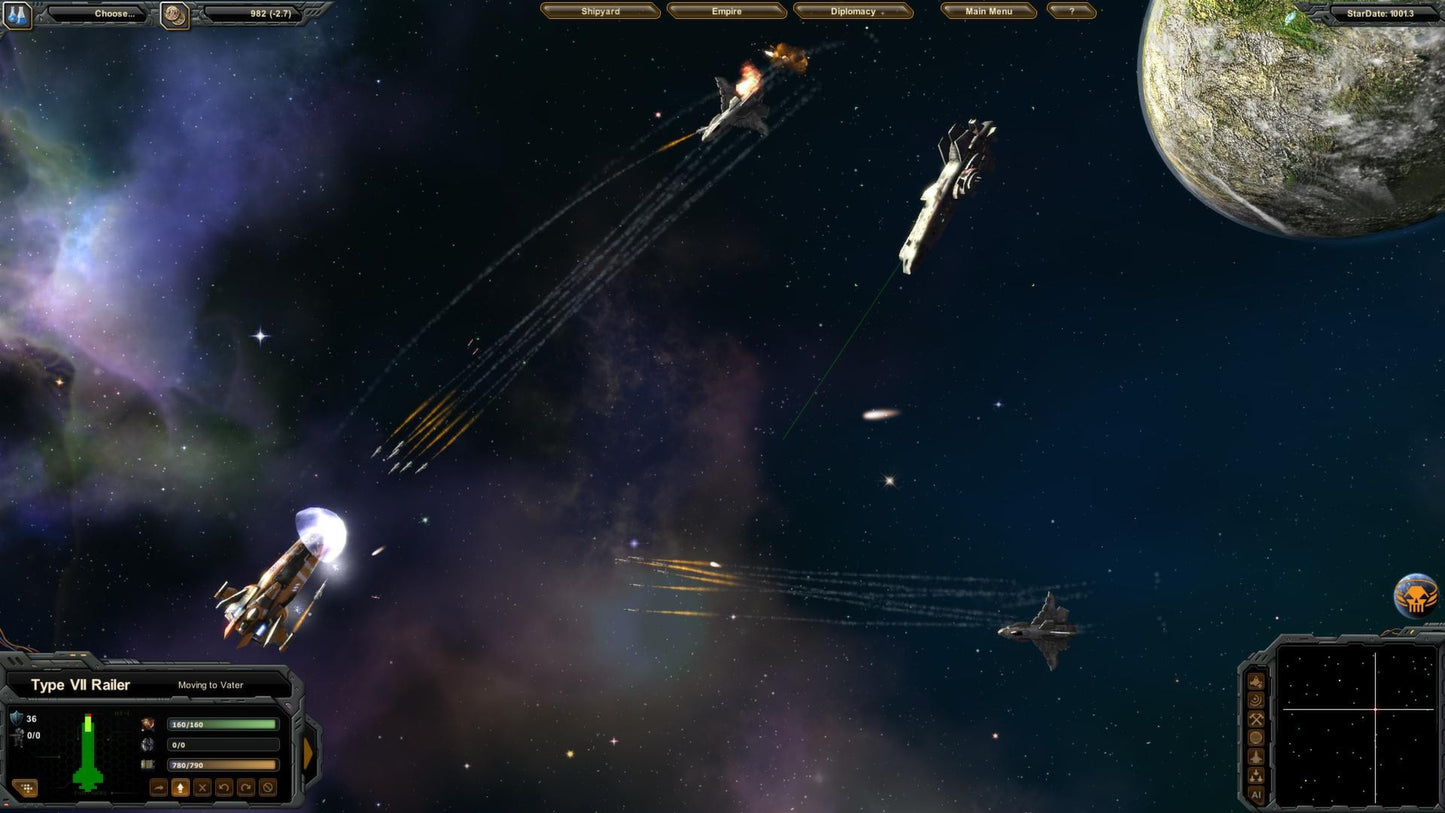Click the undo order icon
Screen dimensions: 1445x813
pos(224,788)
